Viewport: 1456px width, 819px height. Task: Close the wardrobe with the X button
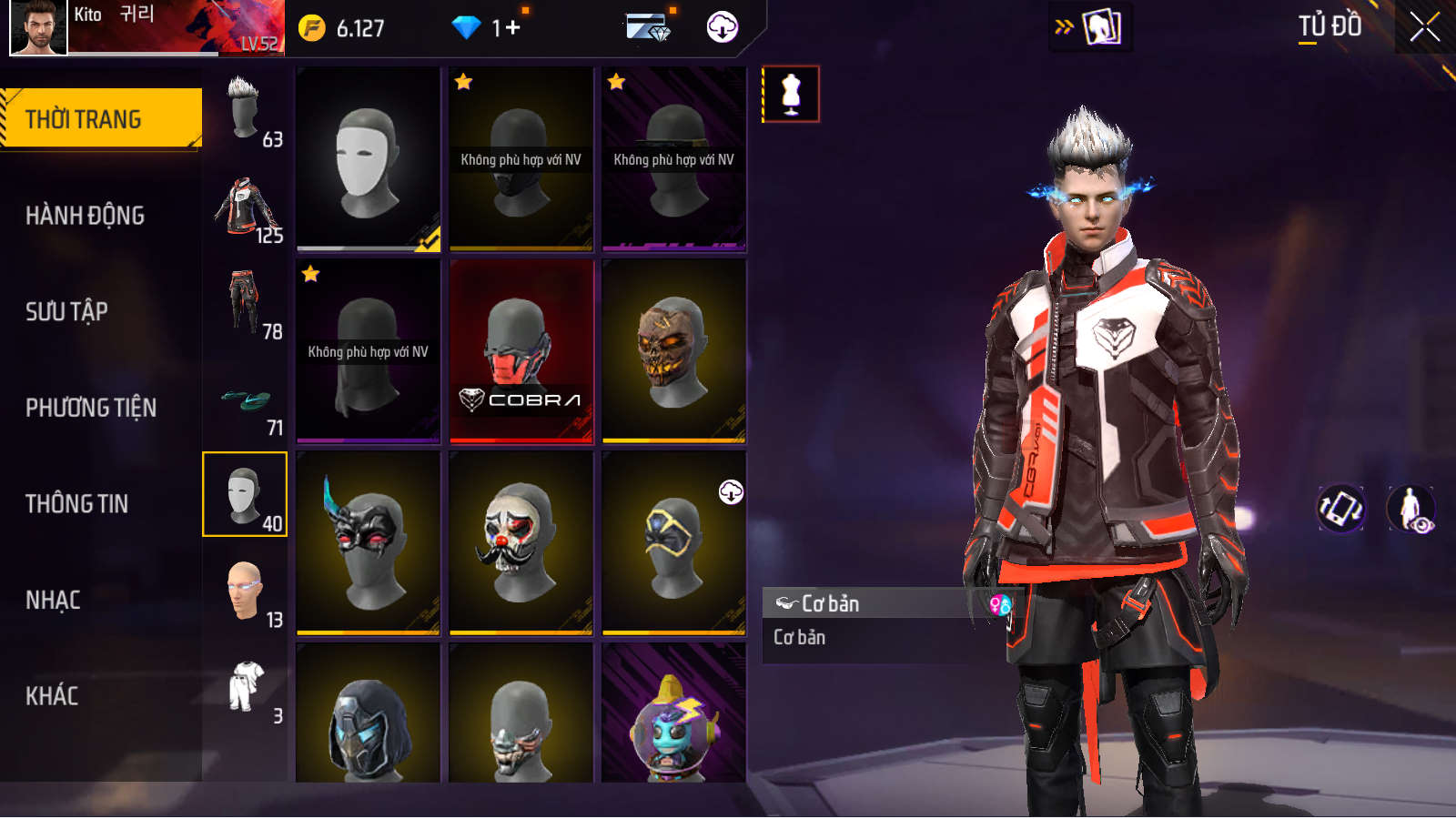point(1424,27)
